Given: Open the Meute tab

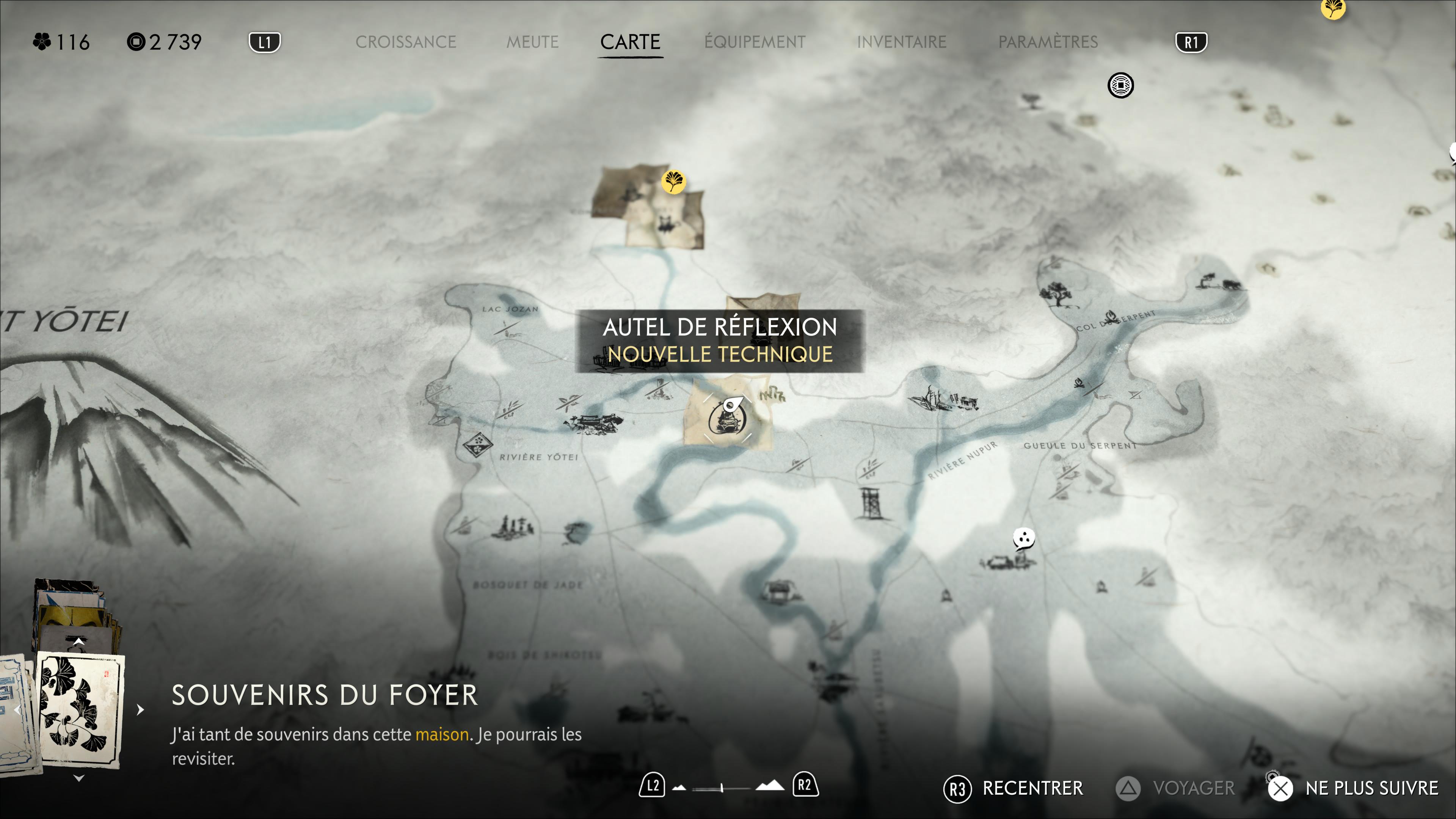Looking at the screenshot, I should pyautogui.click(x=532, y=42).
